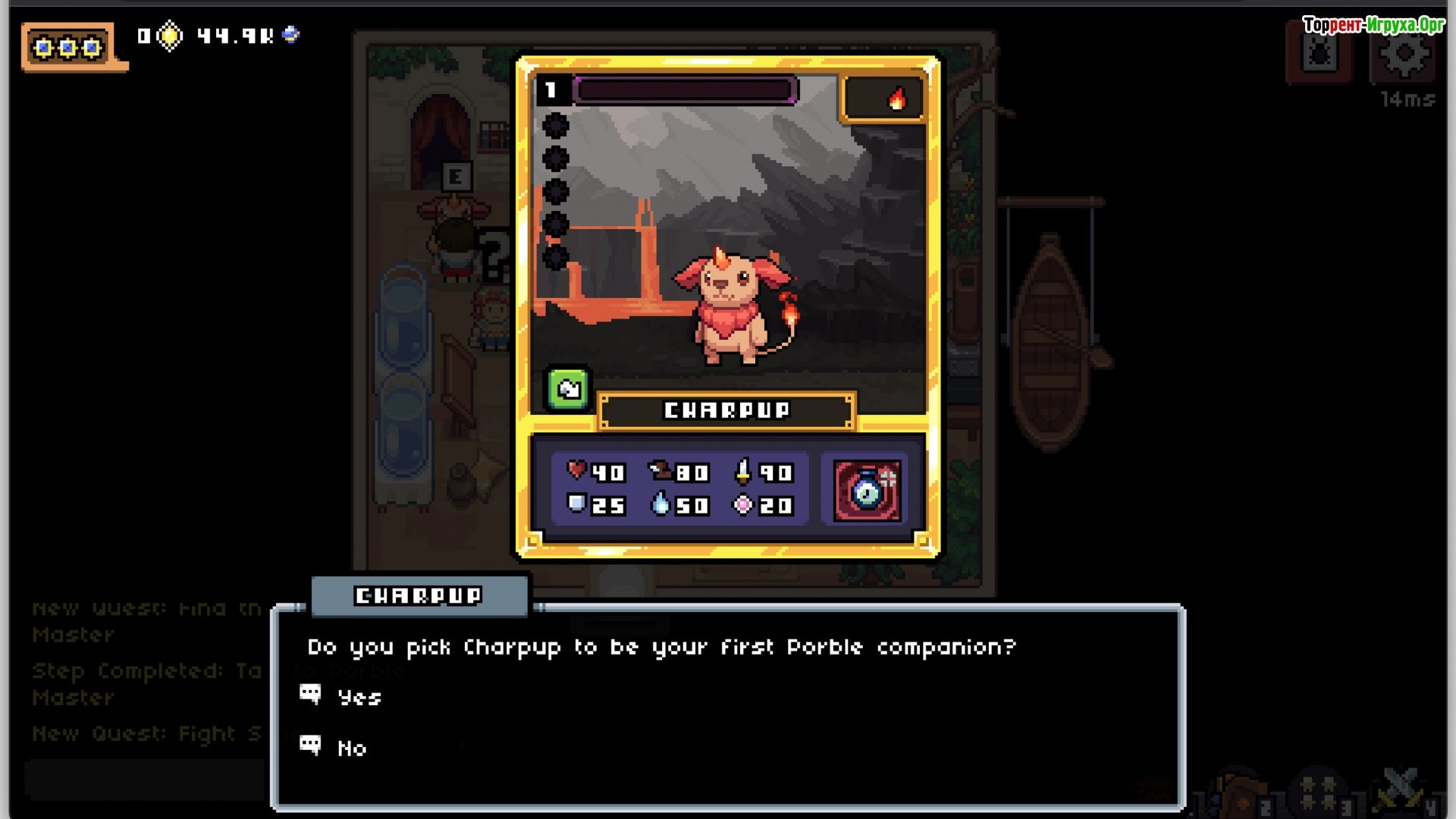This screenshot has height=819, width=1456.
Task: Click the three-gem badge panel
Action: tap(68, 48)
